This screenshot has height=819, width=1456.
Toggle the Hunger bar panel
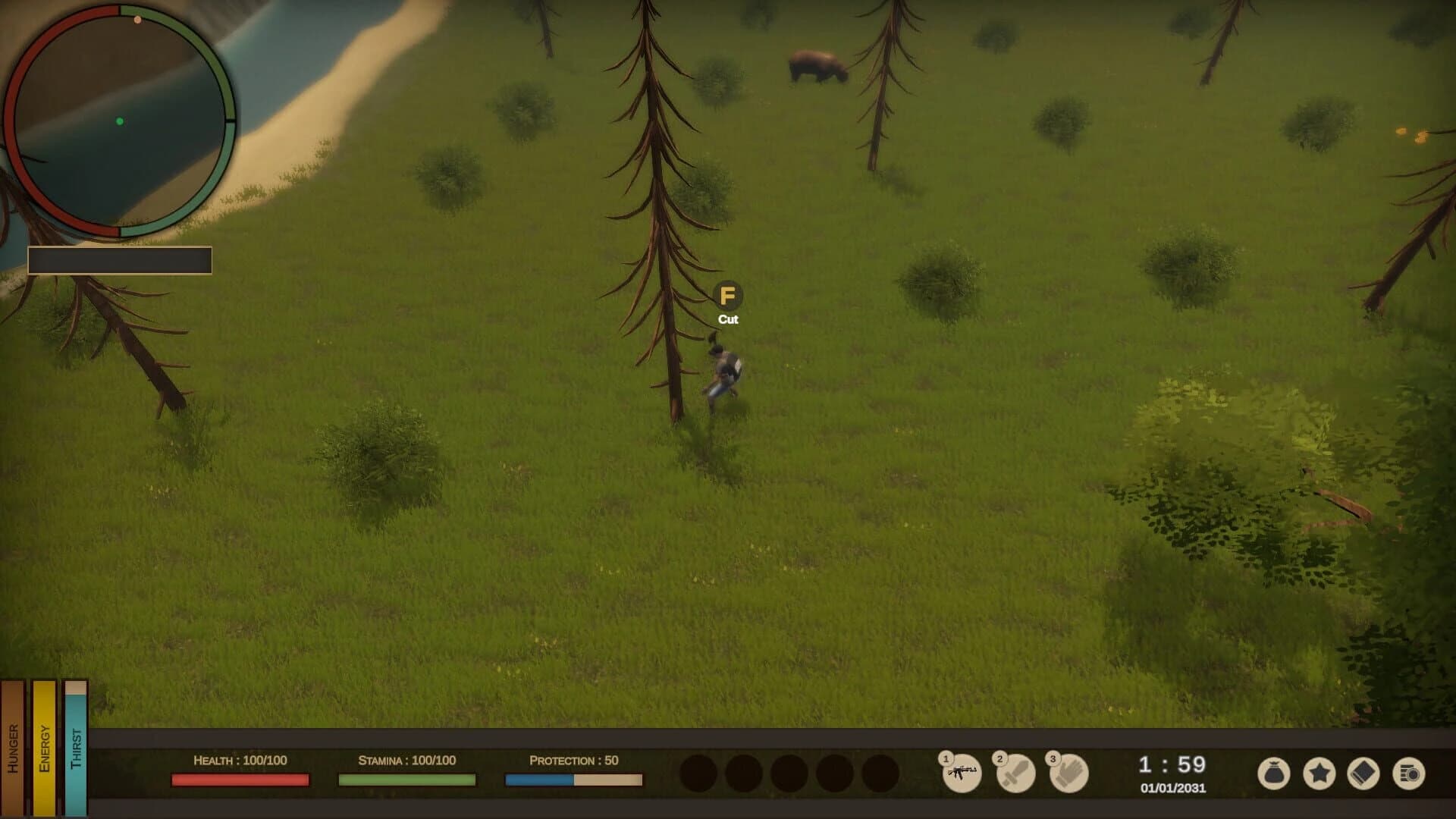(x=12, y=747)
